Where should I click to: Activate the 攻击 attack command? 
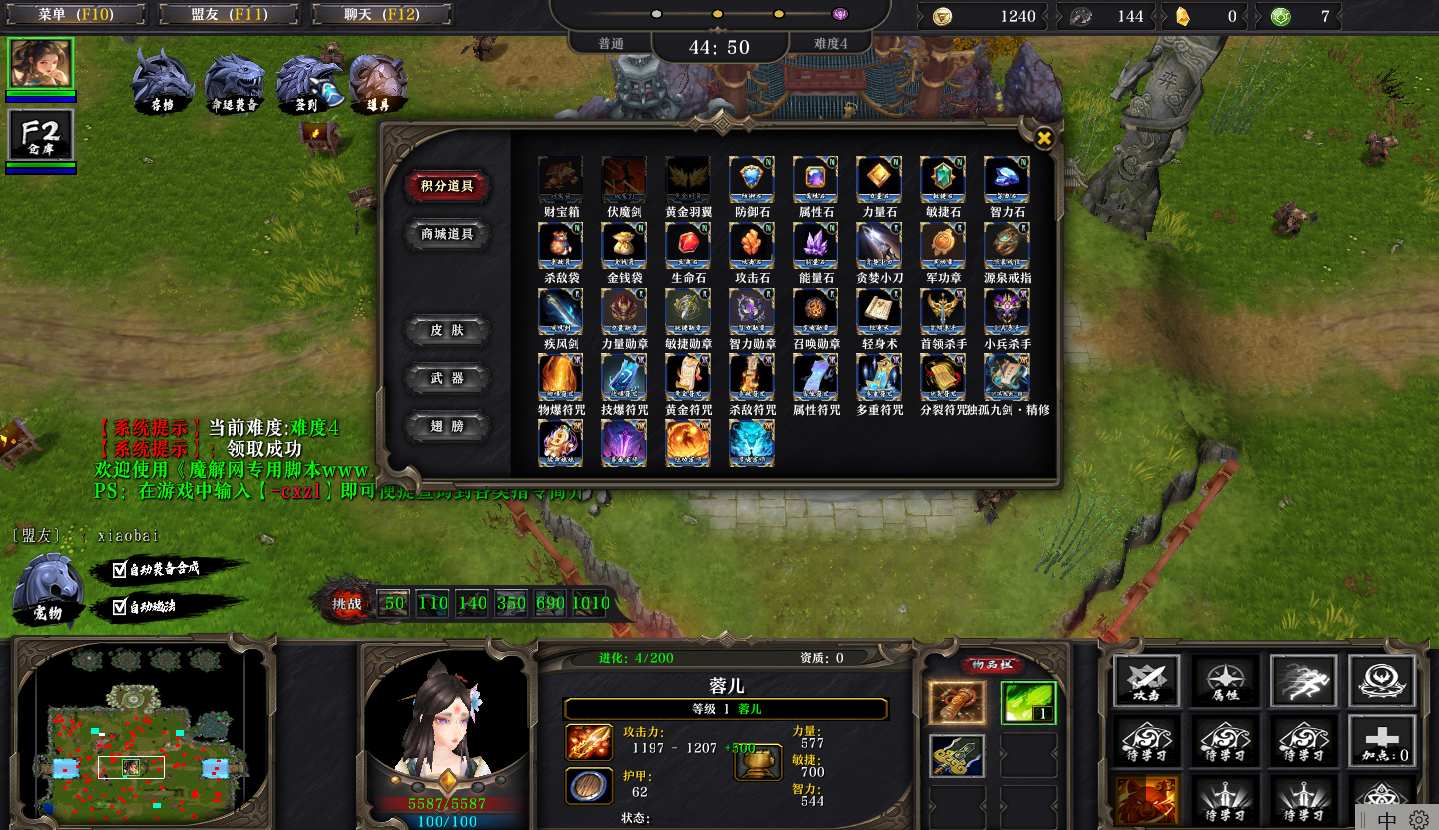tap(1147, 680)
